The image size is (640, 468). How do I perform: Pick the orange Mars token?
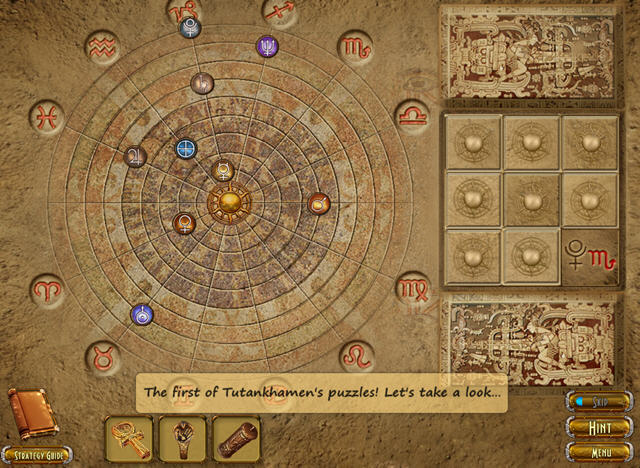click(x=318, y=204)
